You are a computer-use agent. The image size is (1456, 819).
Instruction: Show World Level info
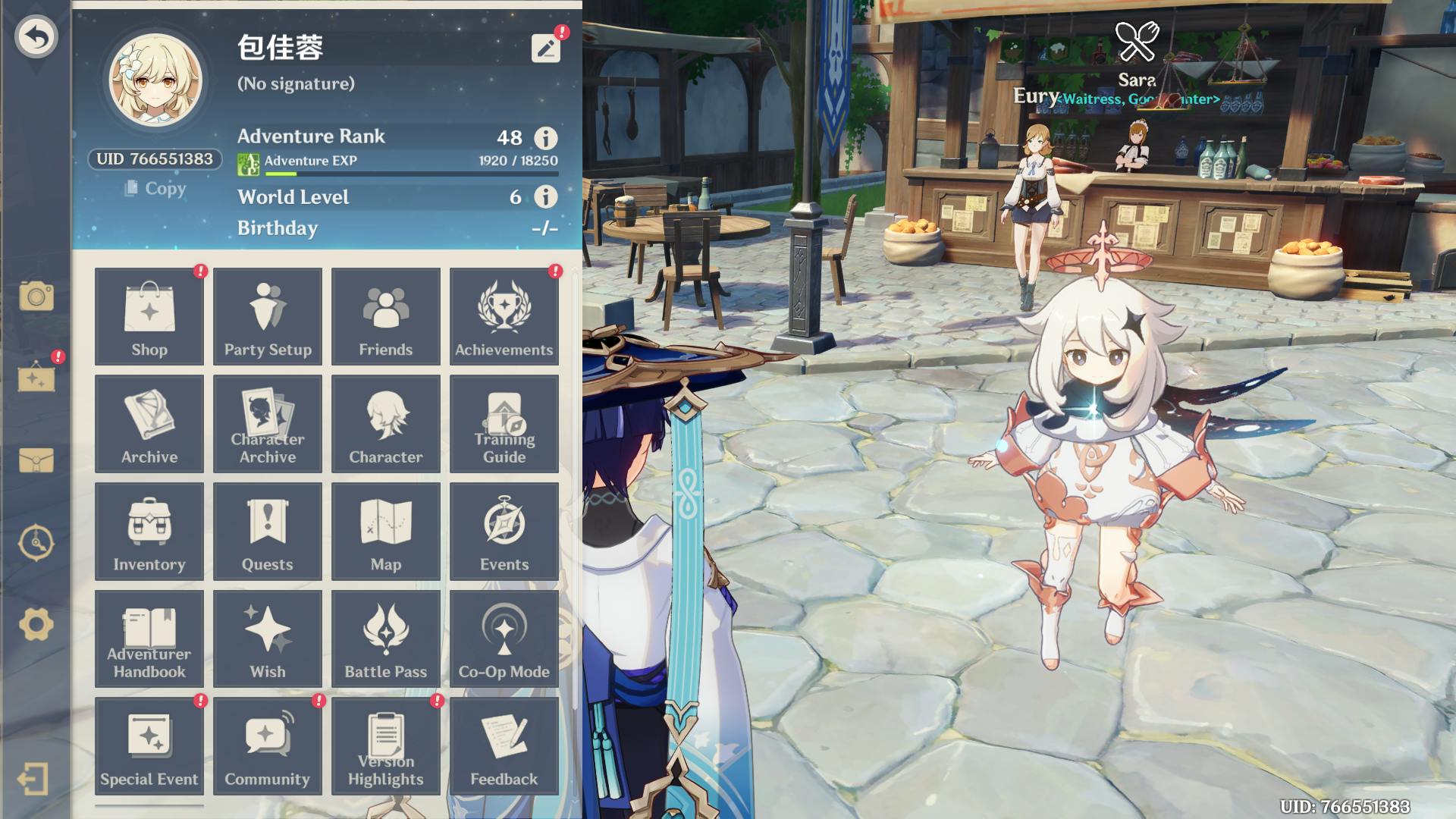(x=545, y=197)
